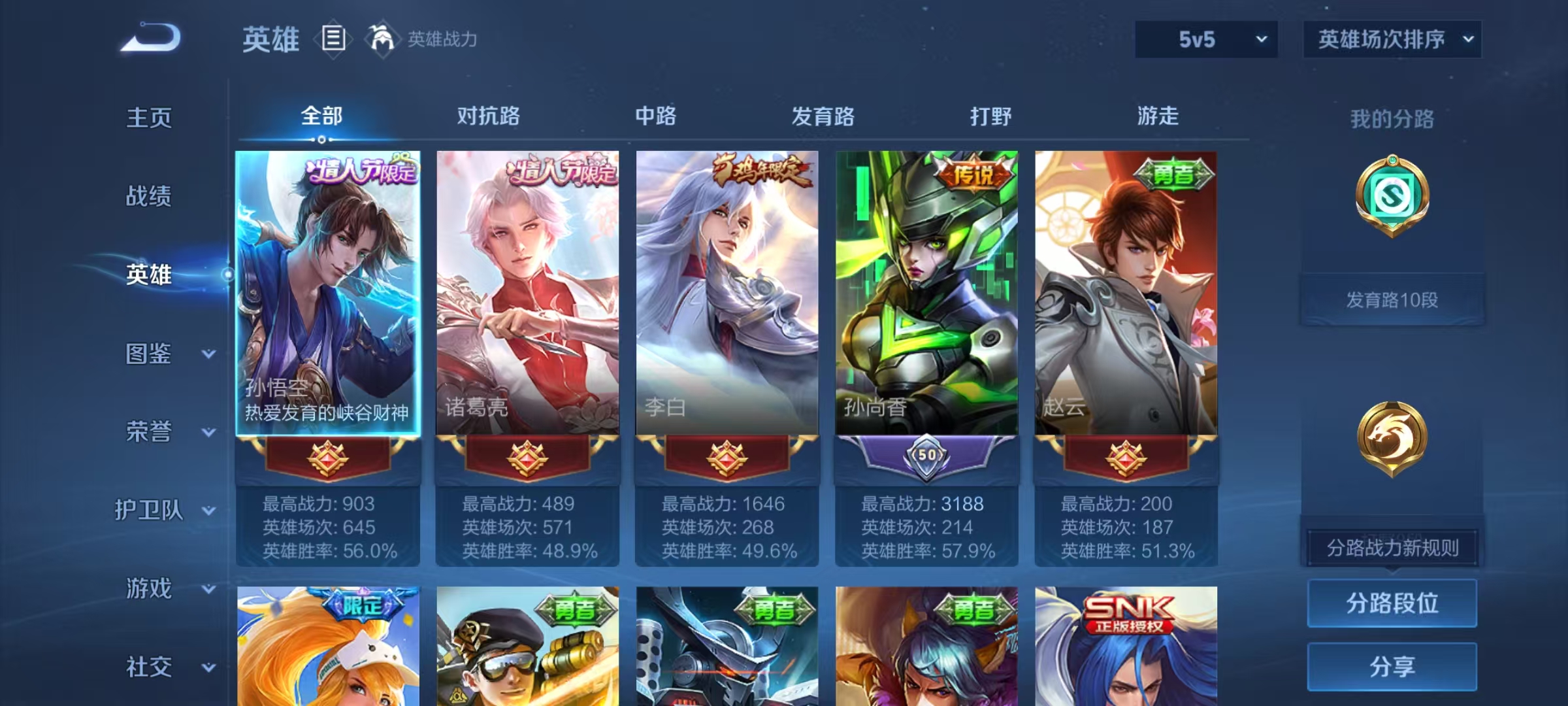Click the 分享 button

point(1392,666)
